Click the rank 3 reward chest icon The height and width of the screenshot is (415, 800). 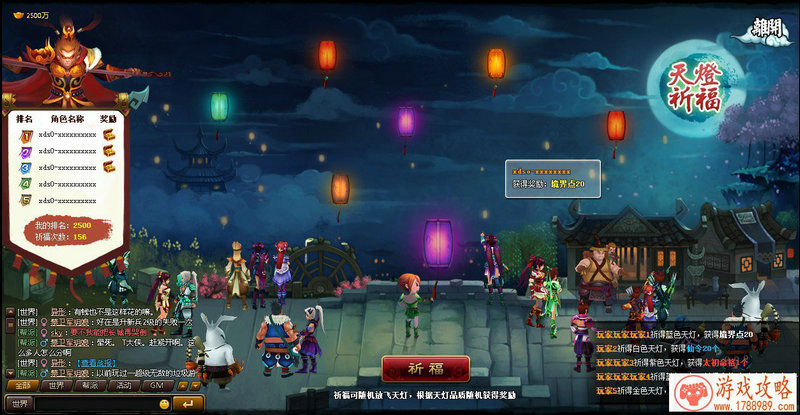point(109,167)
